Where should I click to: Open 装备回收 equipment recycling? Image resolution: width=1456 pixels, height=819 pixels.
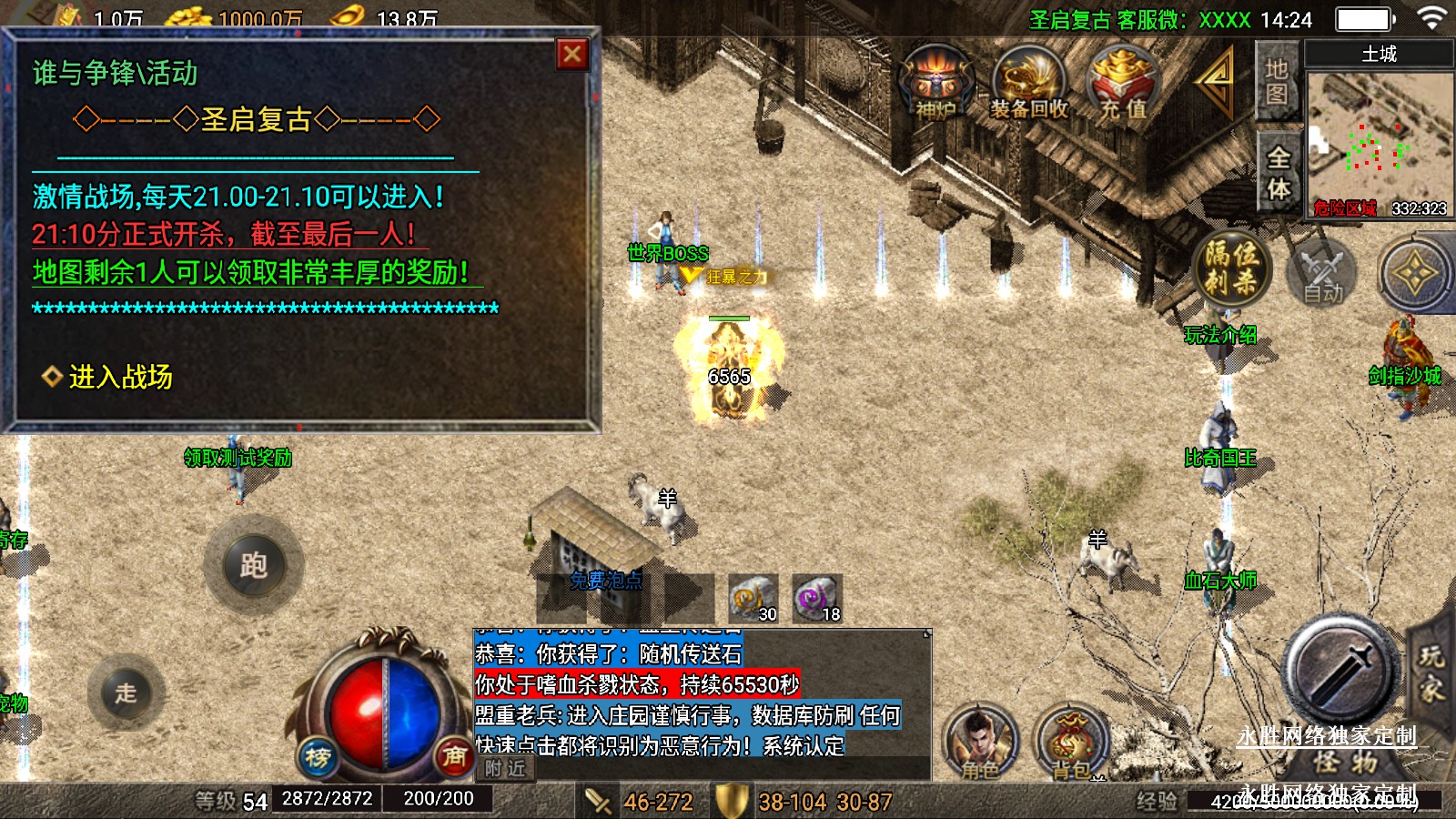click(1029, 84)
